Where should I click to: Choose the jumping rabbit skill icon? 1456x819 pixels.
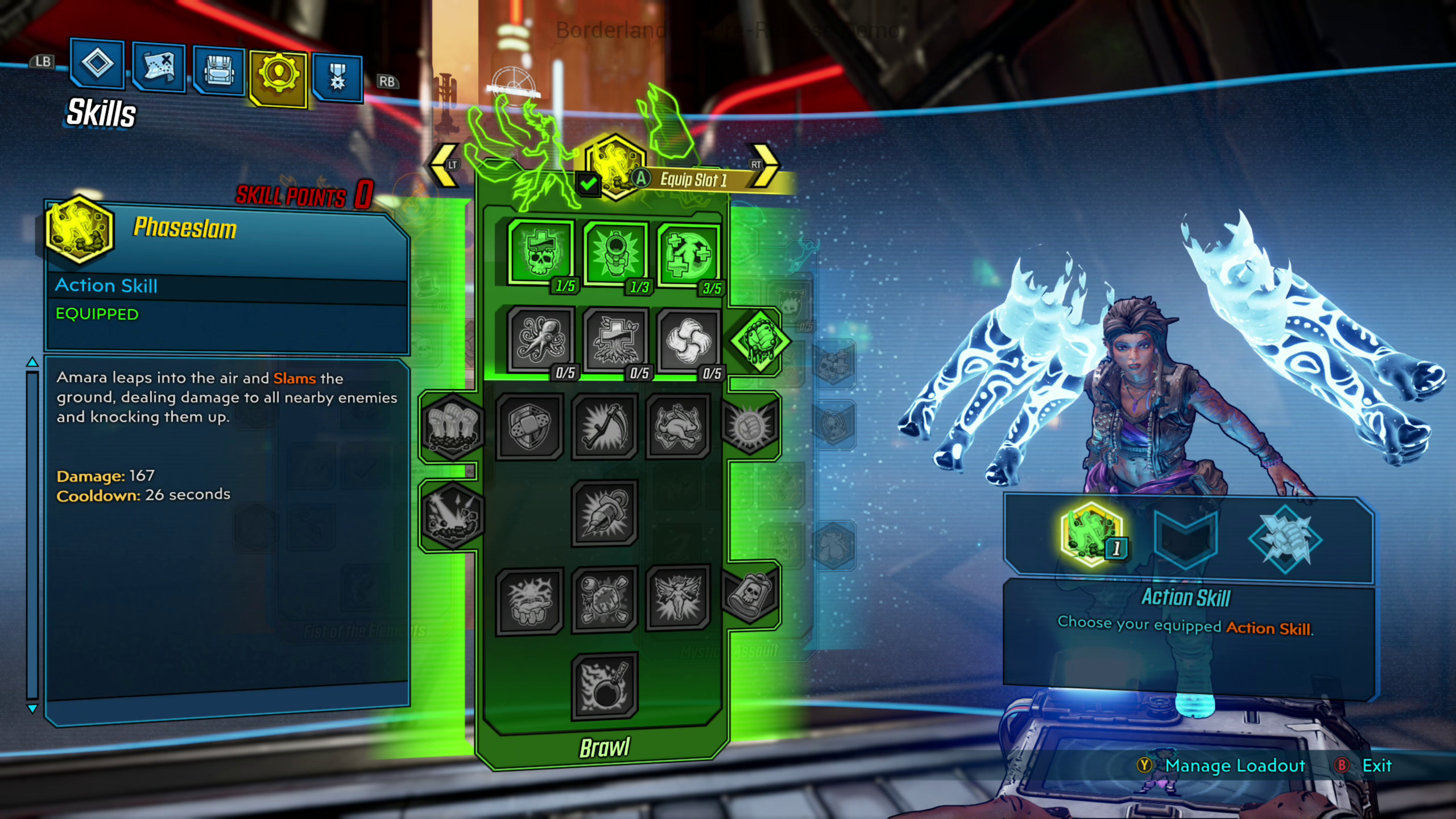(678, 426)
